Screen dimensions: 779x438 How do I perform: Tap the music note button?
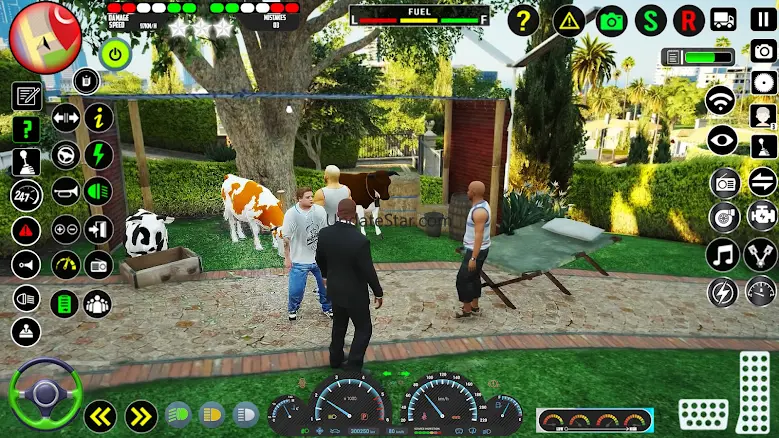pos(722,254)
